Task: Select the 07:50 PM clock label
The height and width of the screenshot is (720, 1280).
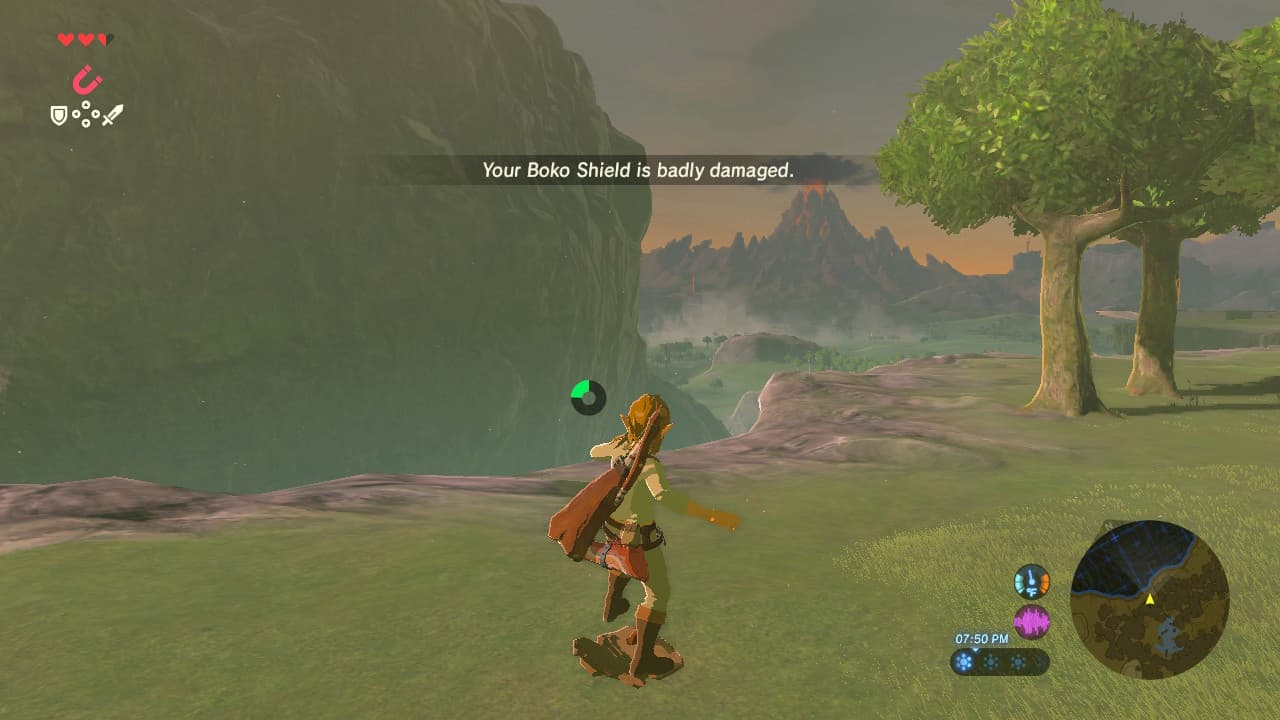Action: coord(981,638)
